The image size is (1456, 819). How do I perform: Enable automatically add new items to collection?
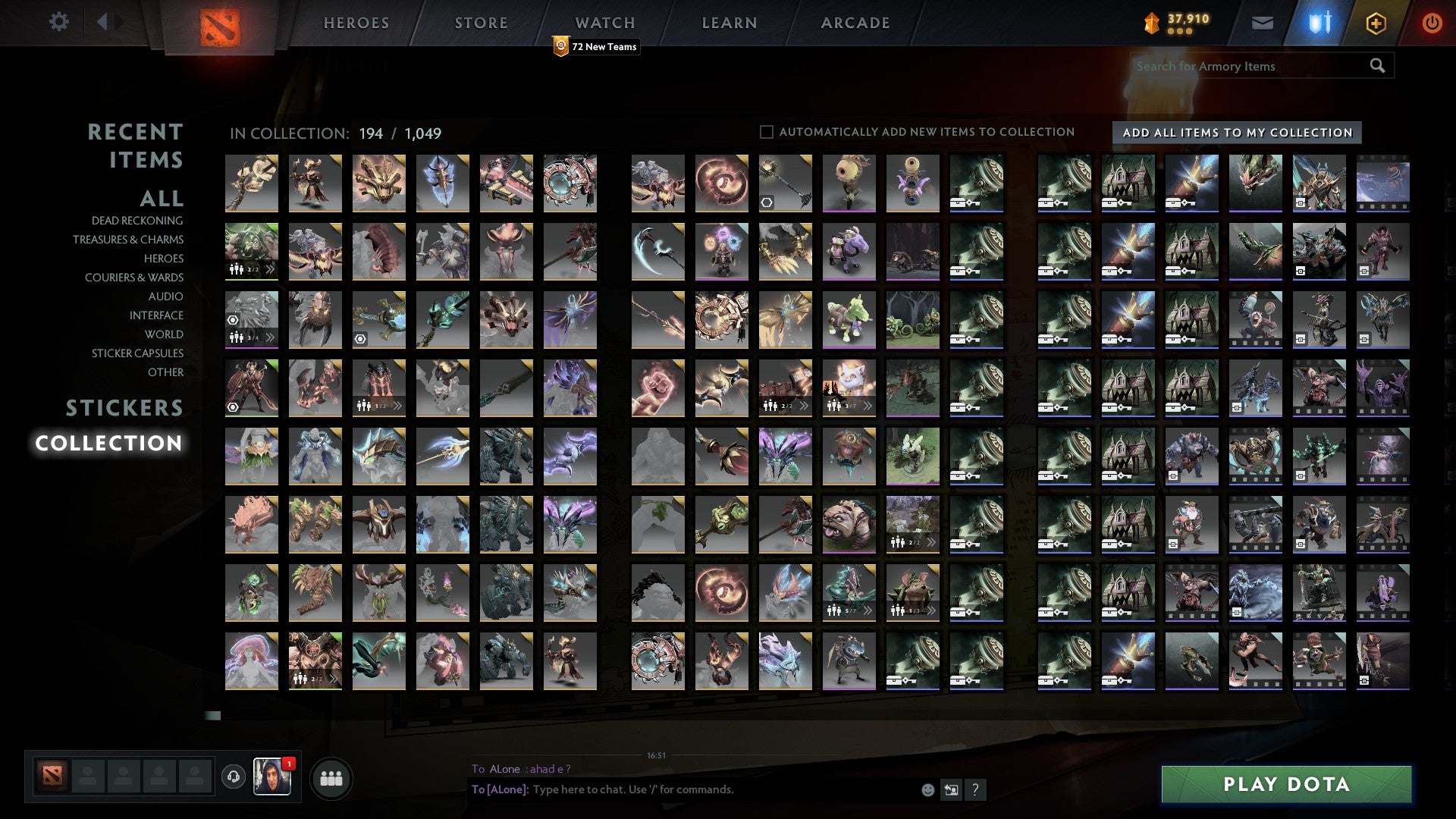coord(766,131)
